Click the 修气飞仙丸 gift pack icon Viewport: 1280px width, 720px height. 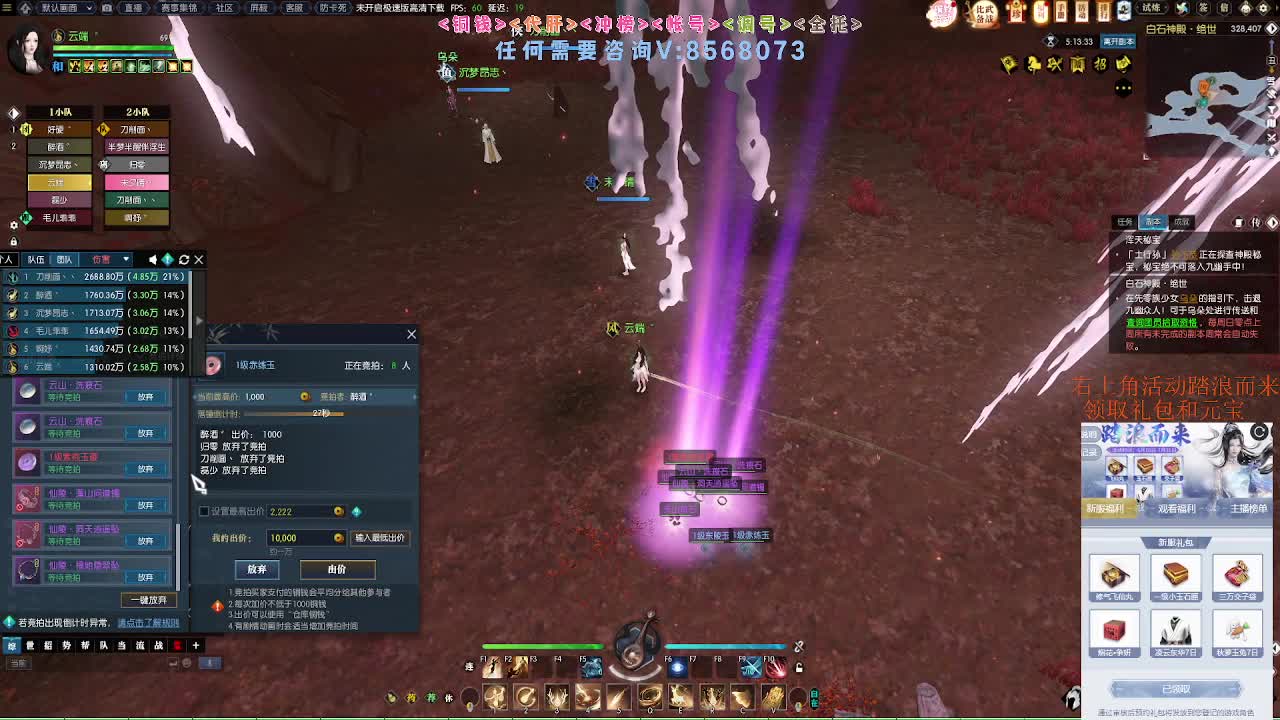pyautogui.click(x=1114, y=575)
